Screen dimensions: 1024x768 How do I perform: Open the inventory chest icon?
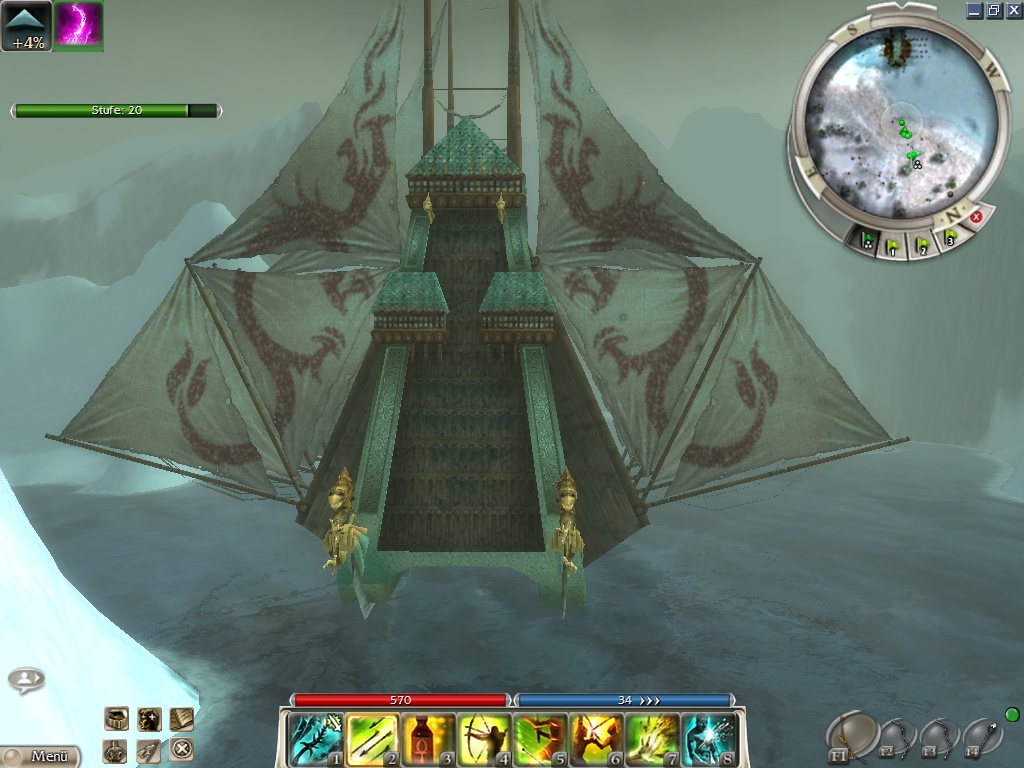tap(117, 718)
